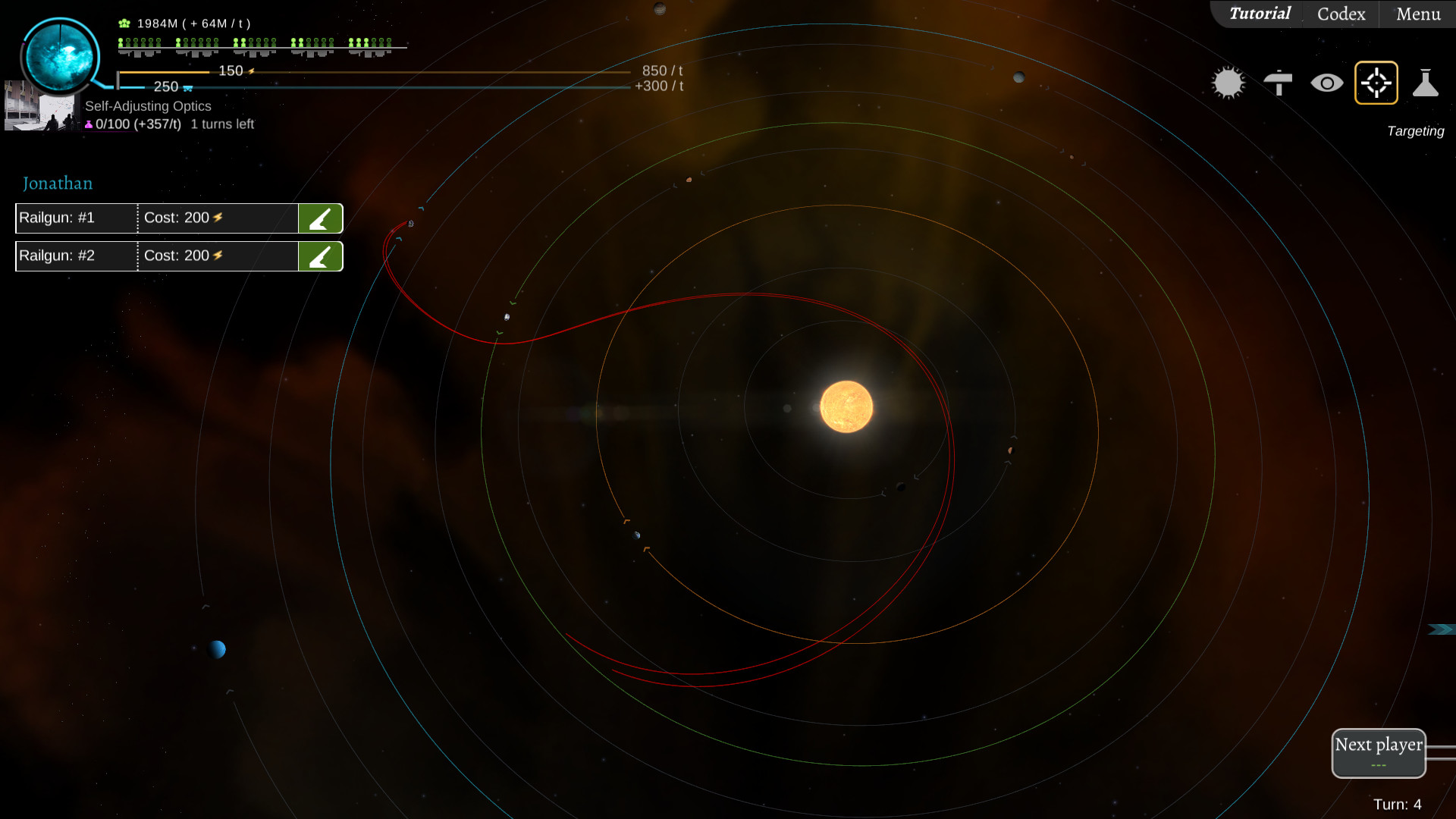Select the blue planet in lower-left orbit

tap(218, 650)
